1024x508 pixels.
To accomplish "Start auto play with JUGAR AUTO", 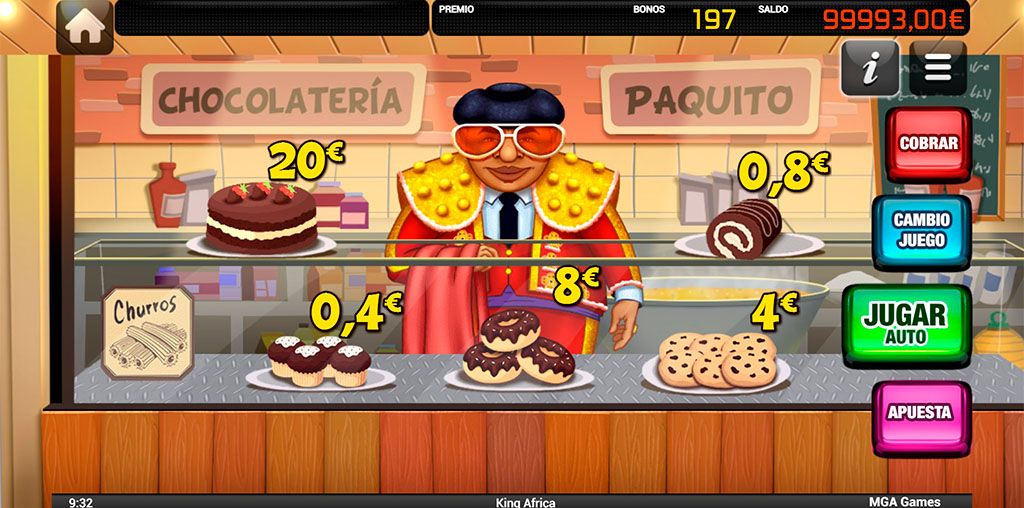I will point(905,322).
